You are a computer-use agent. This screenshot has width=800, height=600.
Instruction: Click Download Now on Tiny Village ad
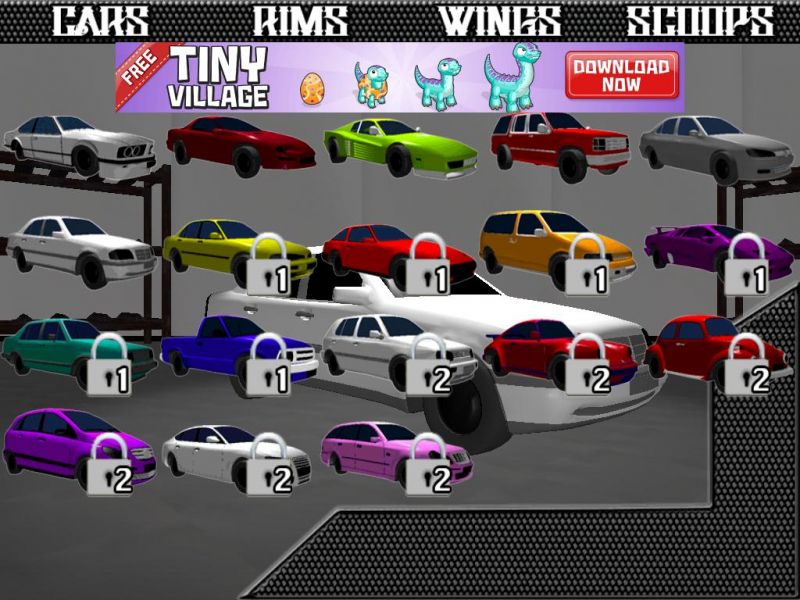(x=621, y=77)
